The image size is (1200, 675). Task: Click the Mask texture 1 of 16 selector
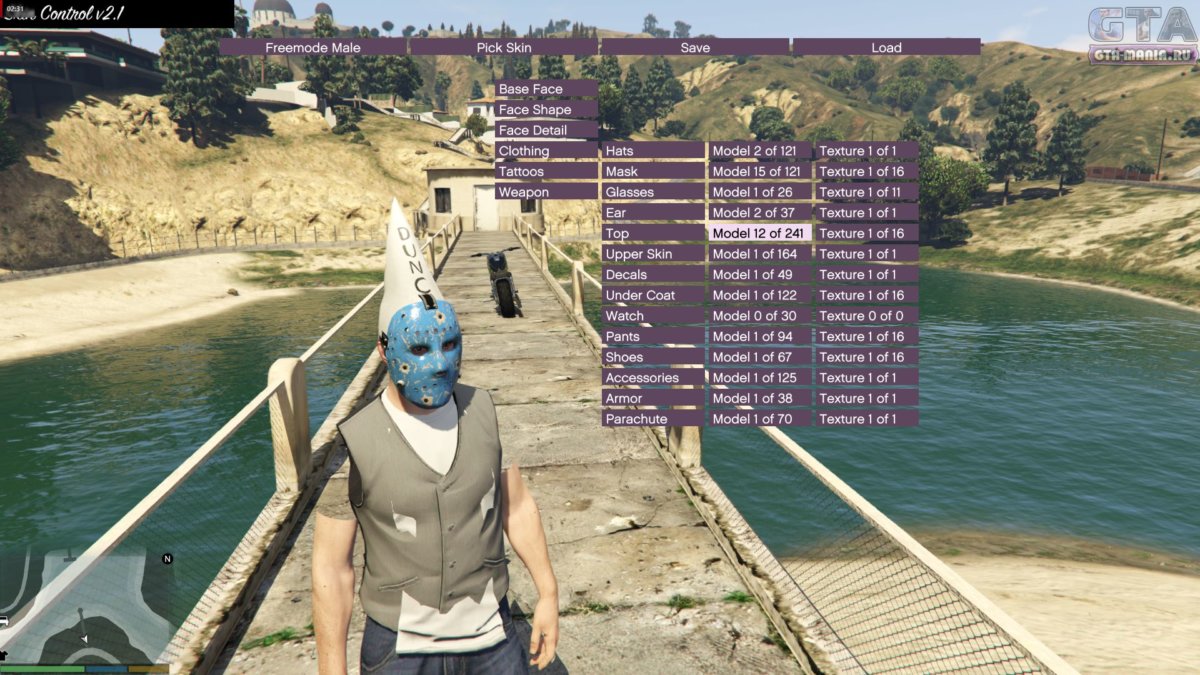pos(867,171)
